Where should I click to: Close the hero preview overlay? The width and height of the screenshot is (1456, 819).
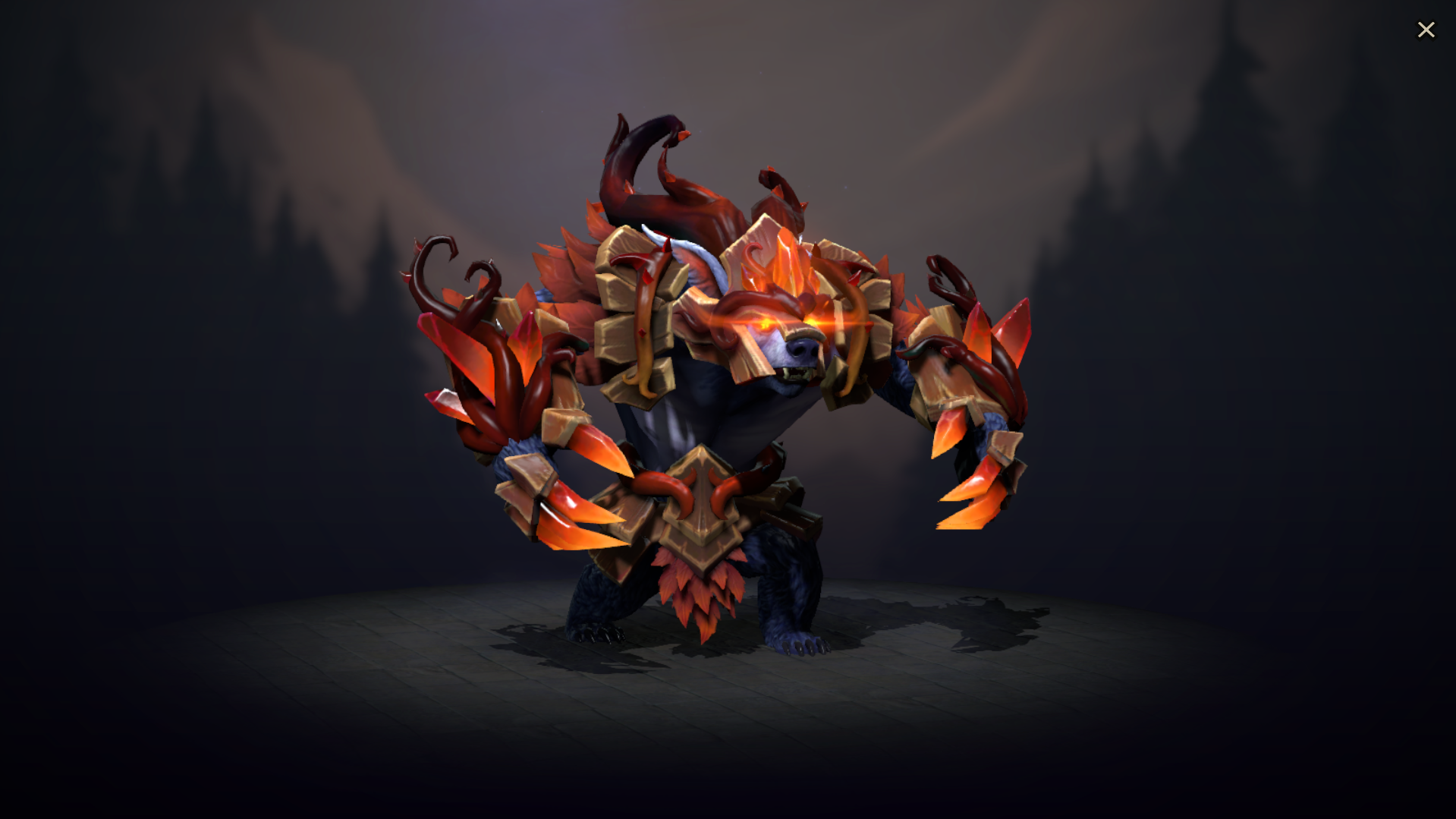tap(1426, 29)
